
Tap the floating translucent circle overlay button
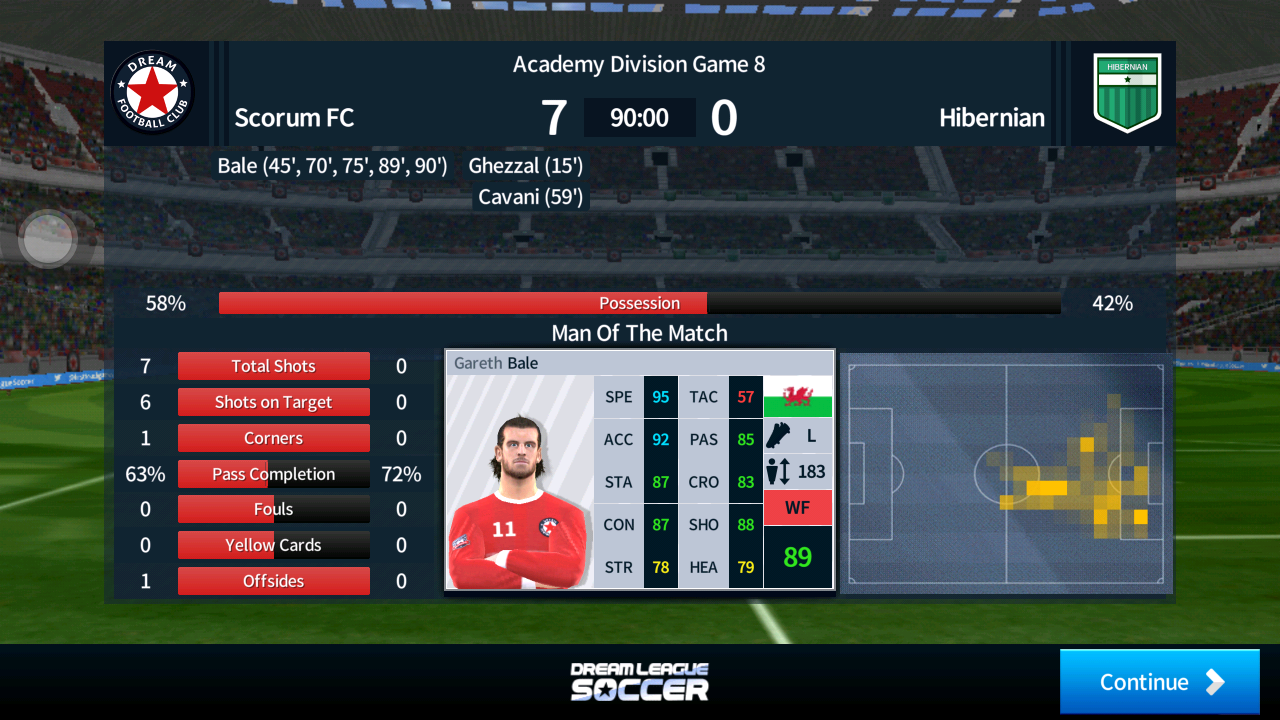point(48,239)
